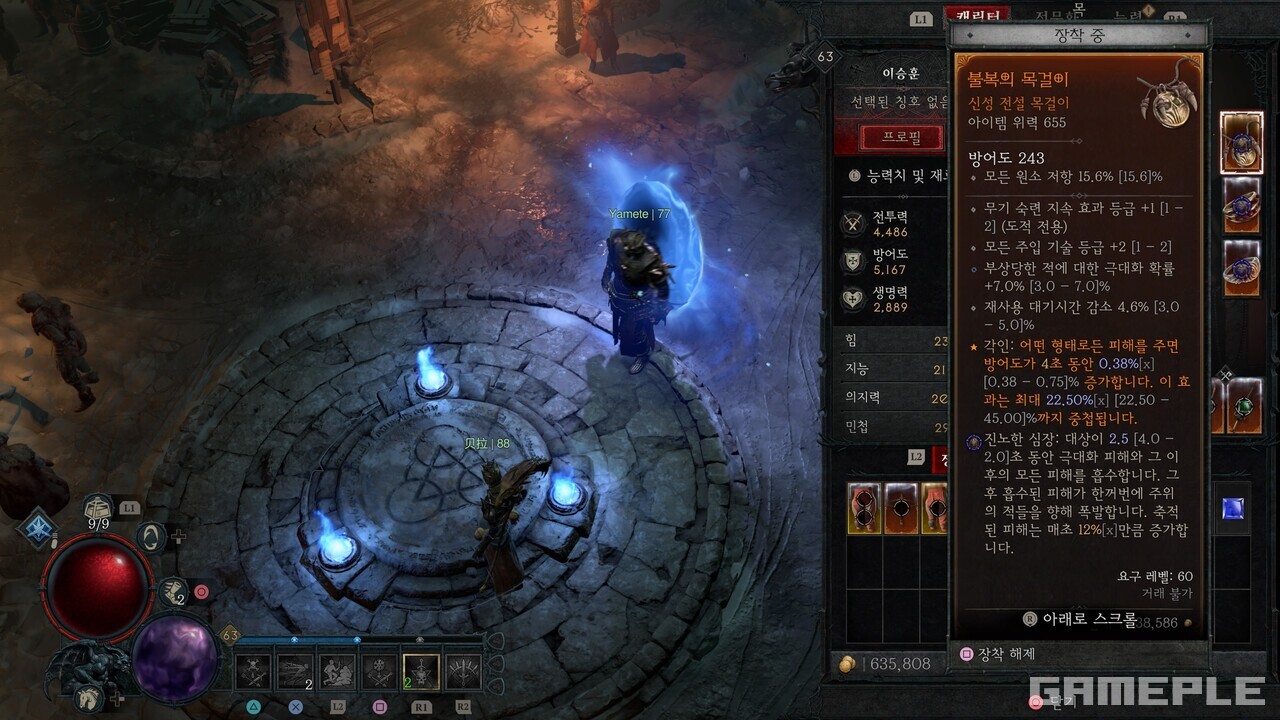The width and height of the screenshot is (1280, 720).
Task: Select the first pants item in inventory
Action: [864, 509]
